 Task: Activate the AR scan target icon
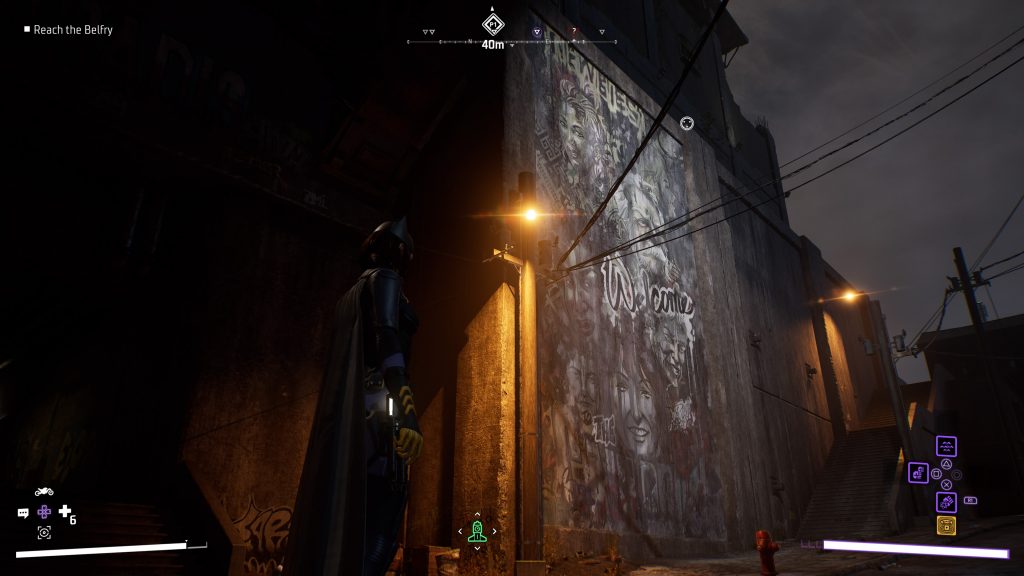(x=44, y=532)
